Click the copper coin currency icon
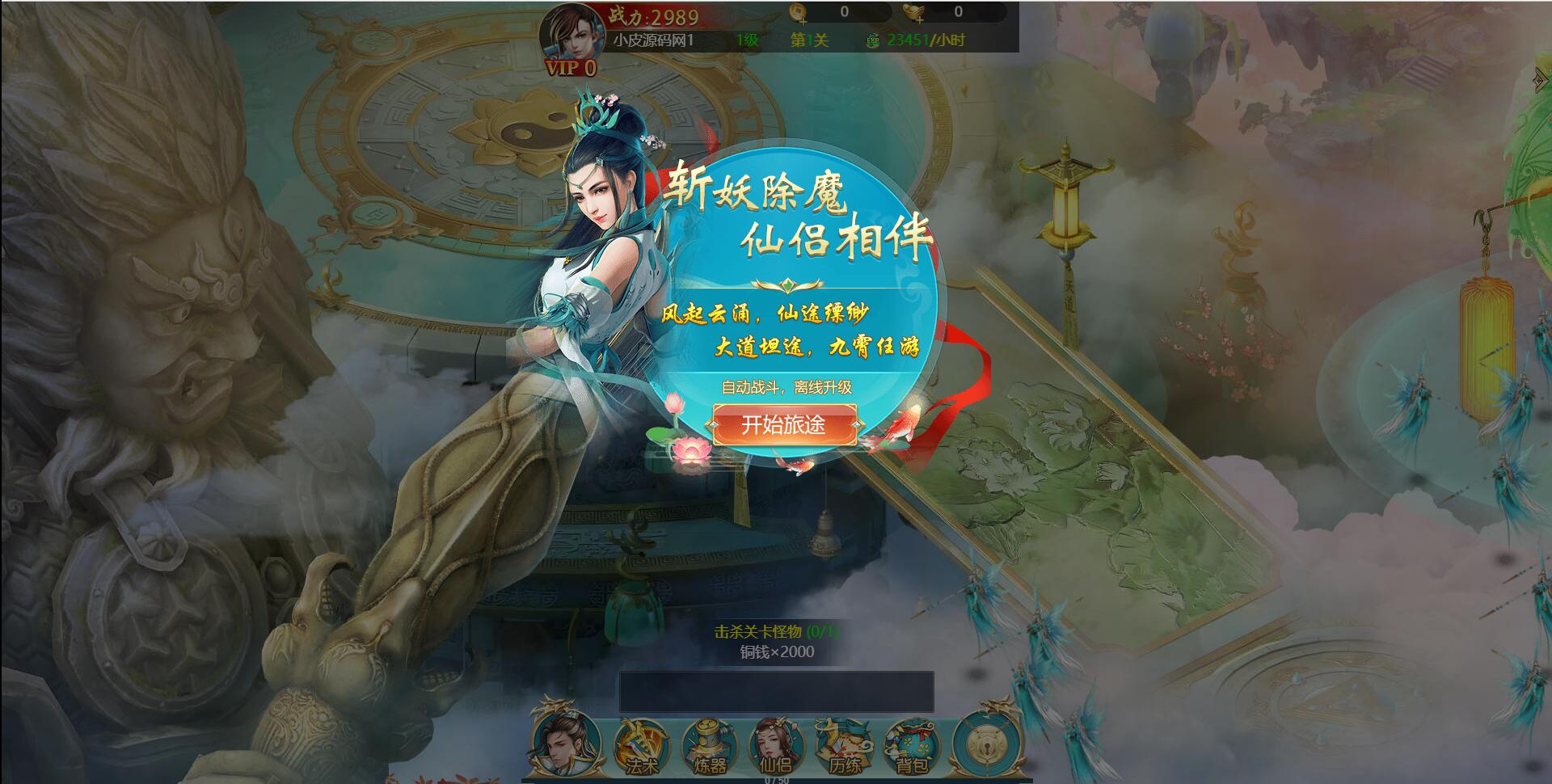Image resolution: width=1552 pixels, height=784 pixels. click(799, 11)
